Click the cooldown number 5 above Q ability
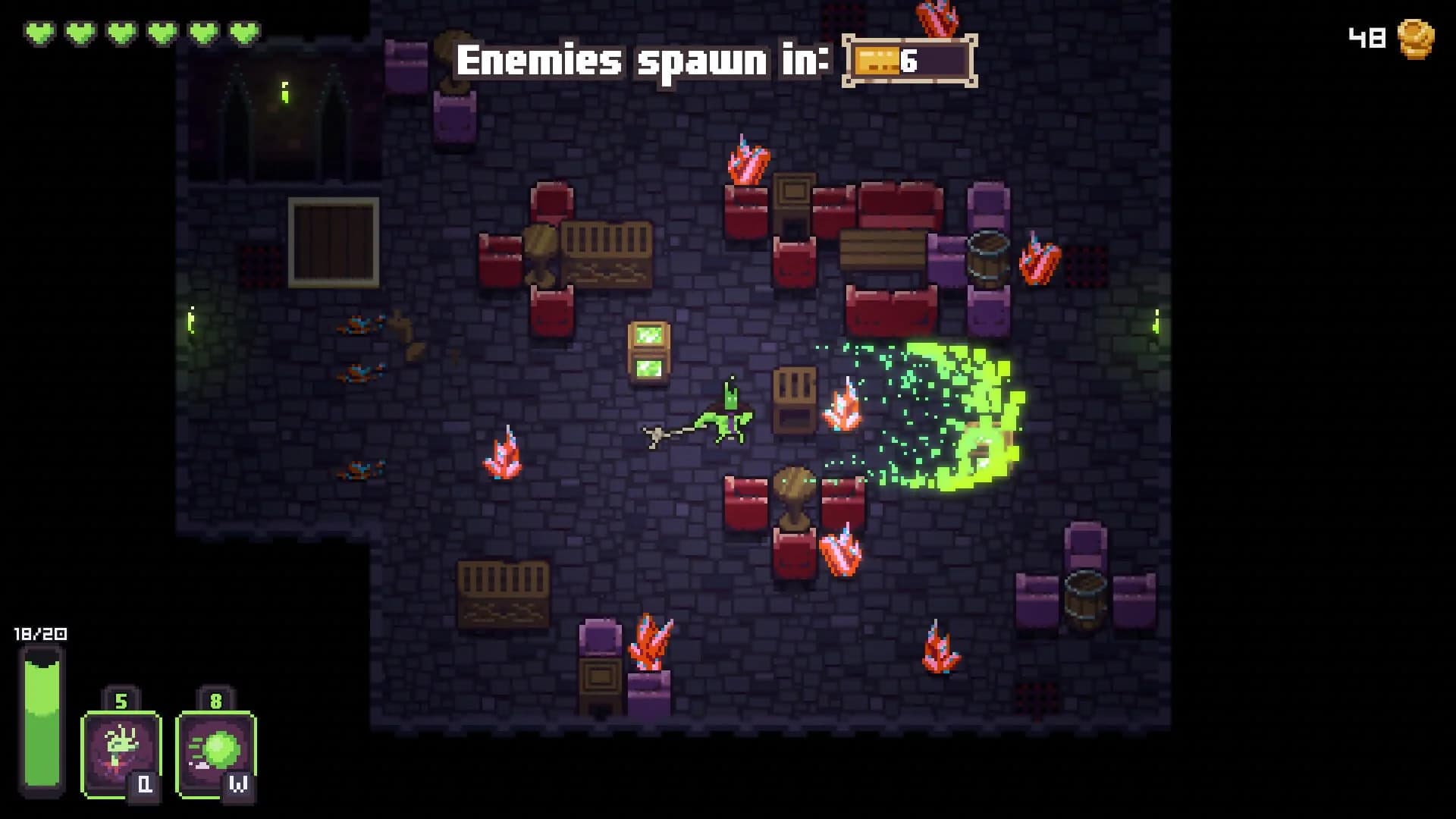Viewport: 1456px width, 819px height. [x=119, y=701]
